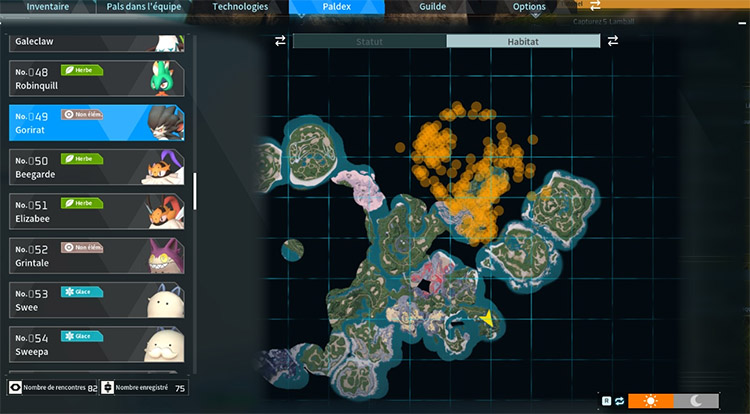Show the Habitat panel
Image resolution: width=750 pixels, height=414 pixels.
click(523, 41)
